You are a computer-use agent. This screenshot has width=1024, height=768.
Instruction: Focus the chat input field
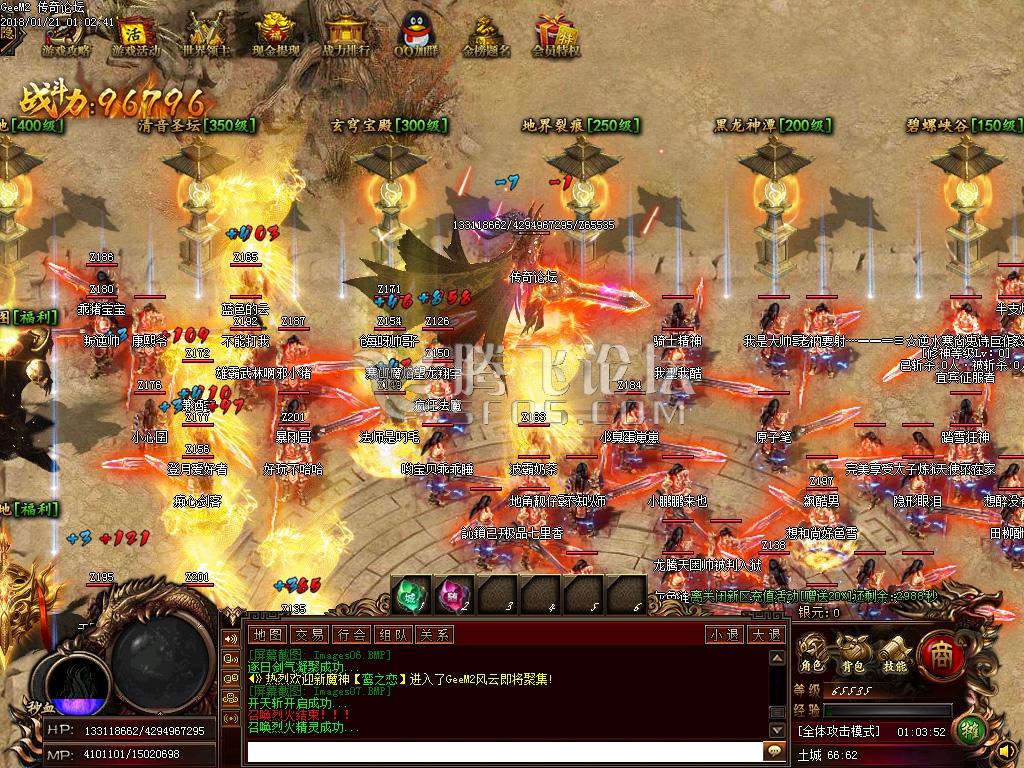point(505,750)
